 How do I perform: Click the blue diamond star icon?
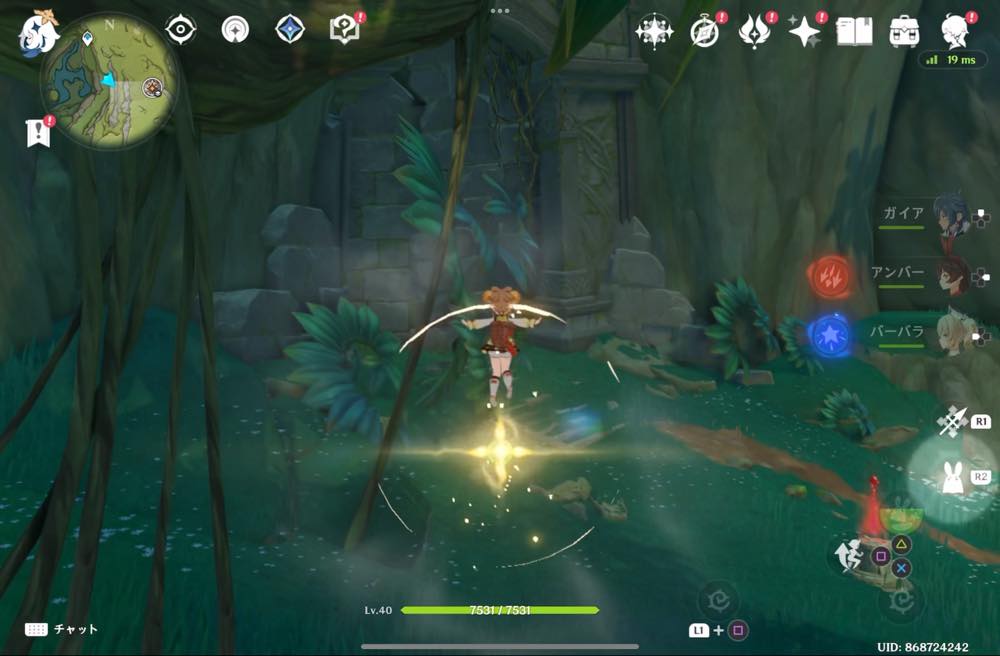(290, 29)
